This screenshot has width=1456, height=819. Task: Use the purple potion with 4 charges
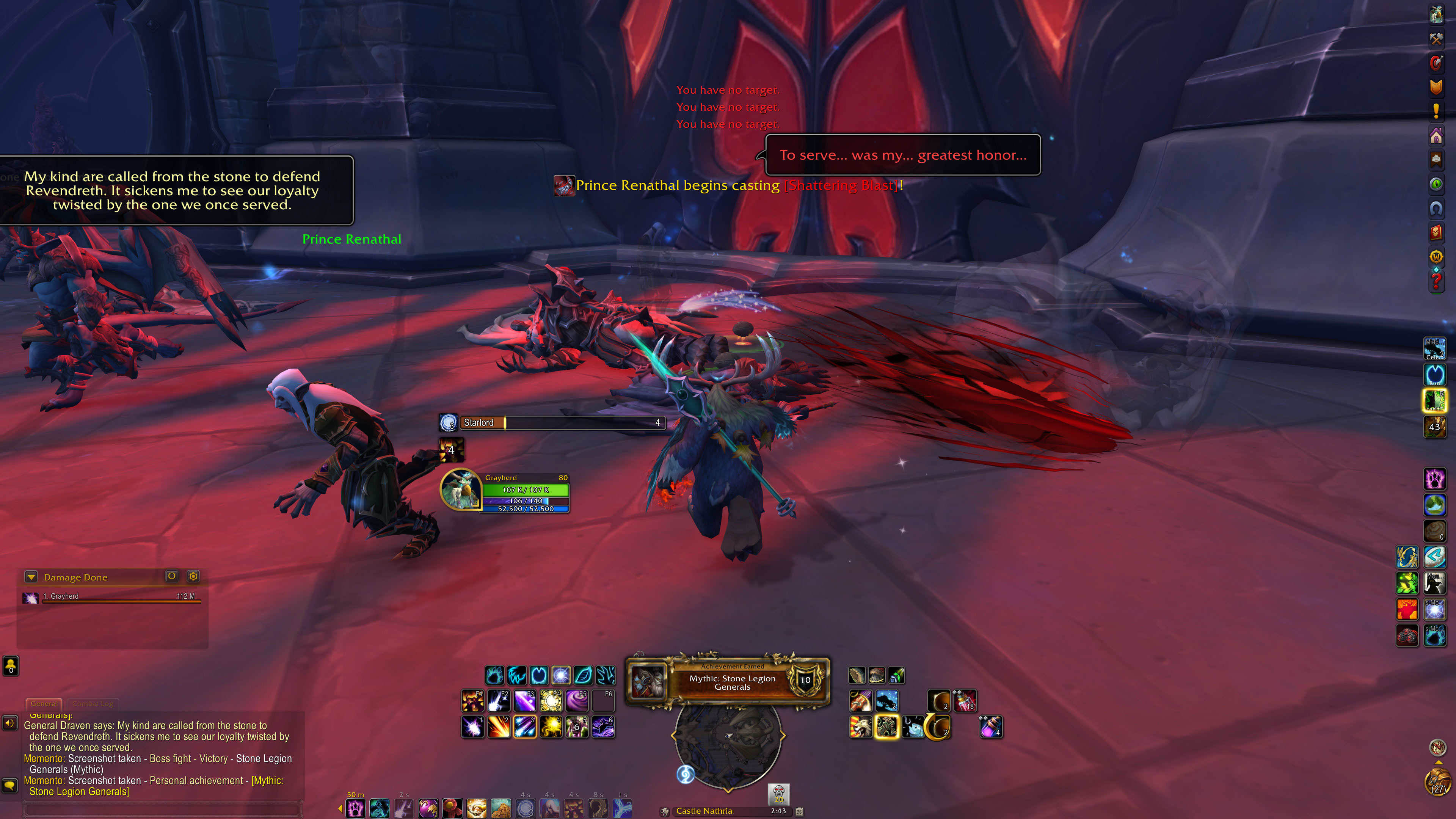click(x=991, y=728)
